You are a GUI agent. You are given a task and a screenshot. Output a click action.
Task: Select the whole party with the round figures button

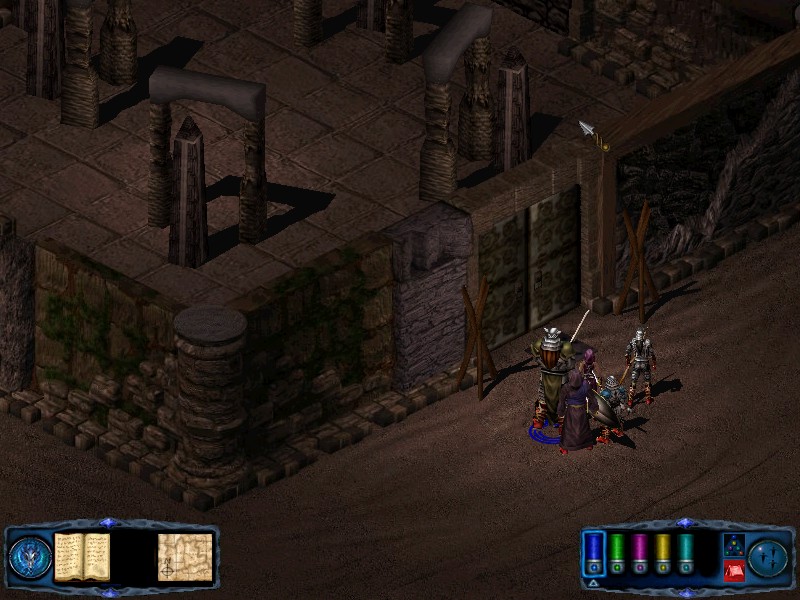tap(769, 557)
